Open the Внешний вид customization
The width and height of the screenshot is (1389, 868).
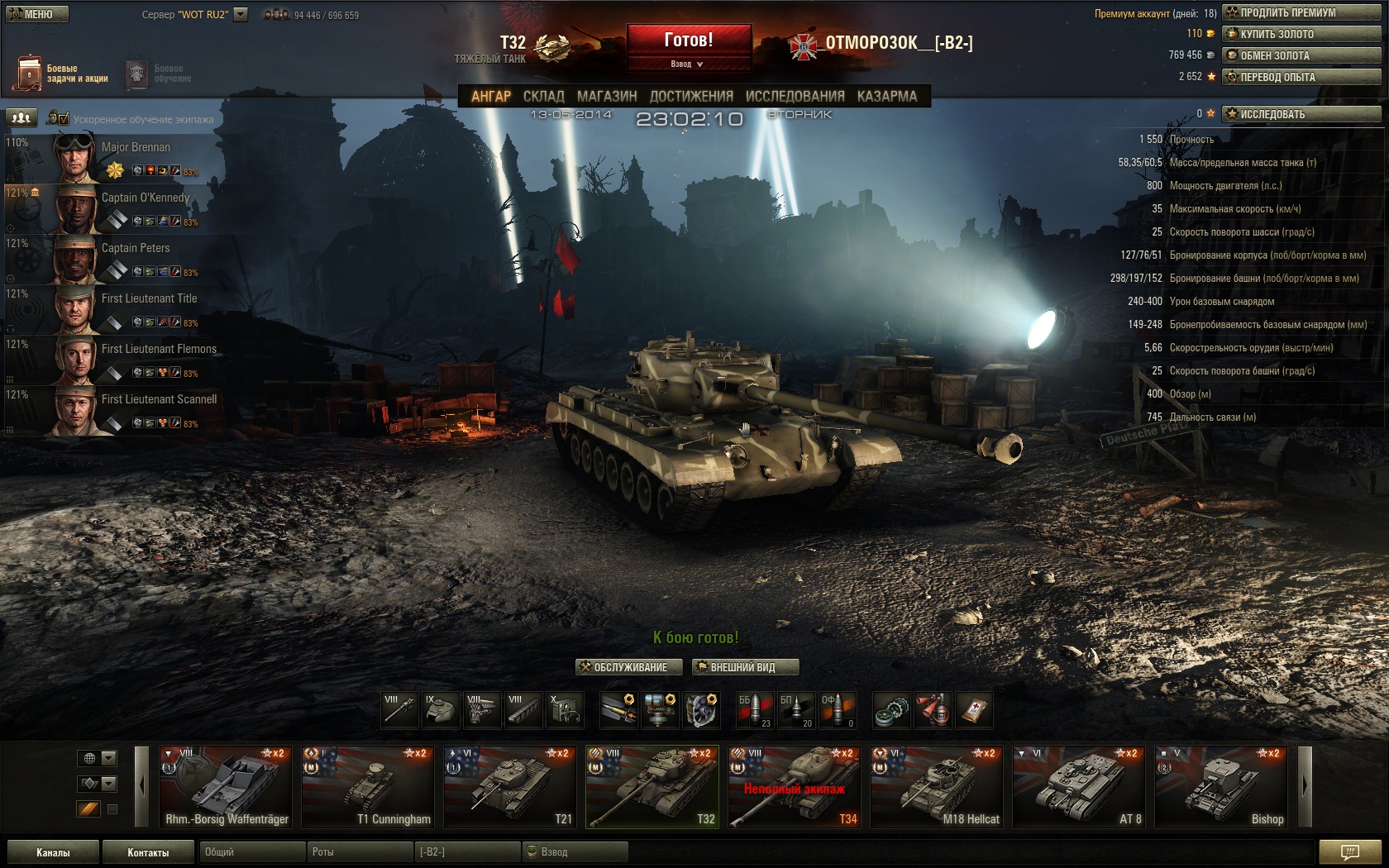click(745, 667)
